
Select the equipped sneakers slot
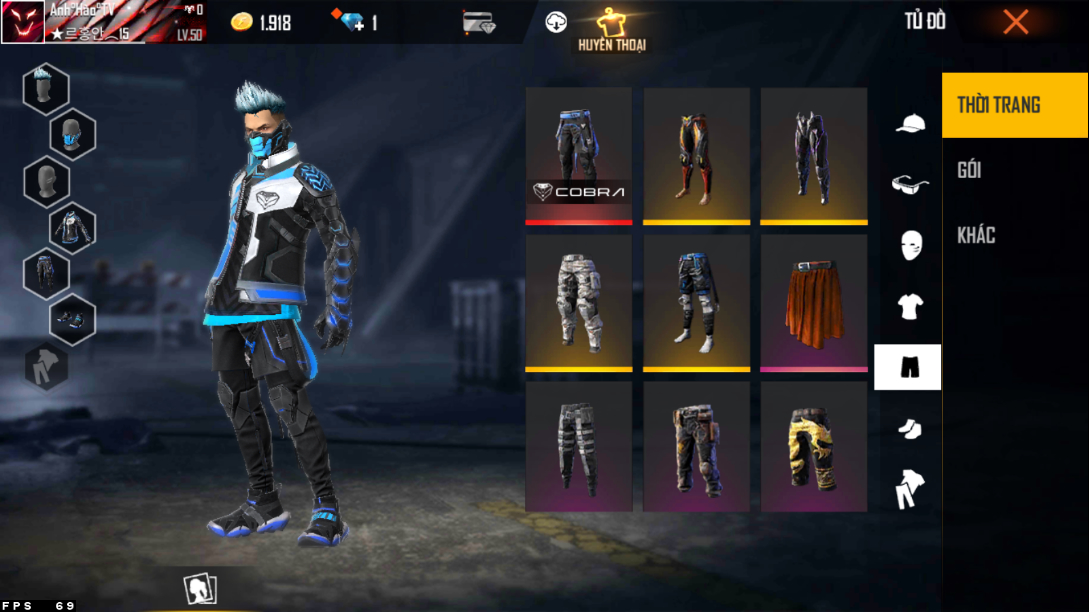click(x=72, y=319)
